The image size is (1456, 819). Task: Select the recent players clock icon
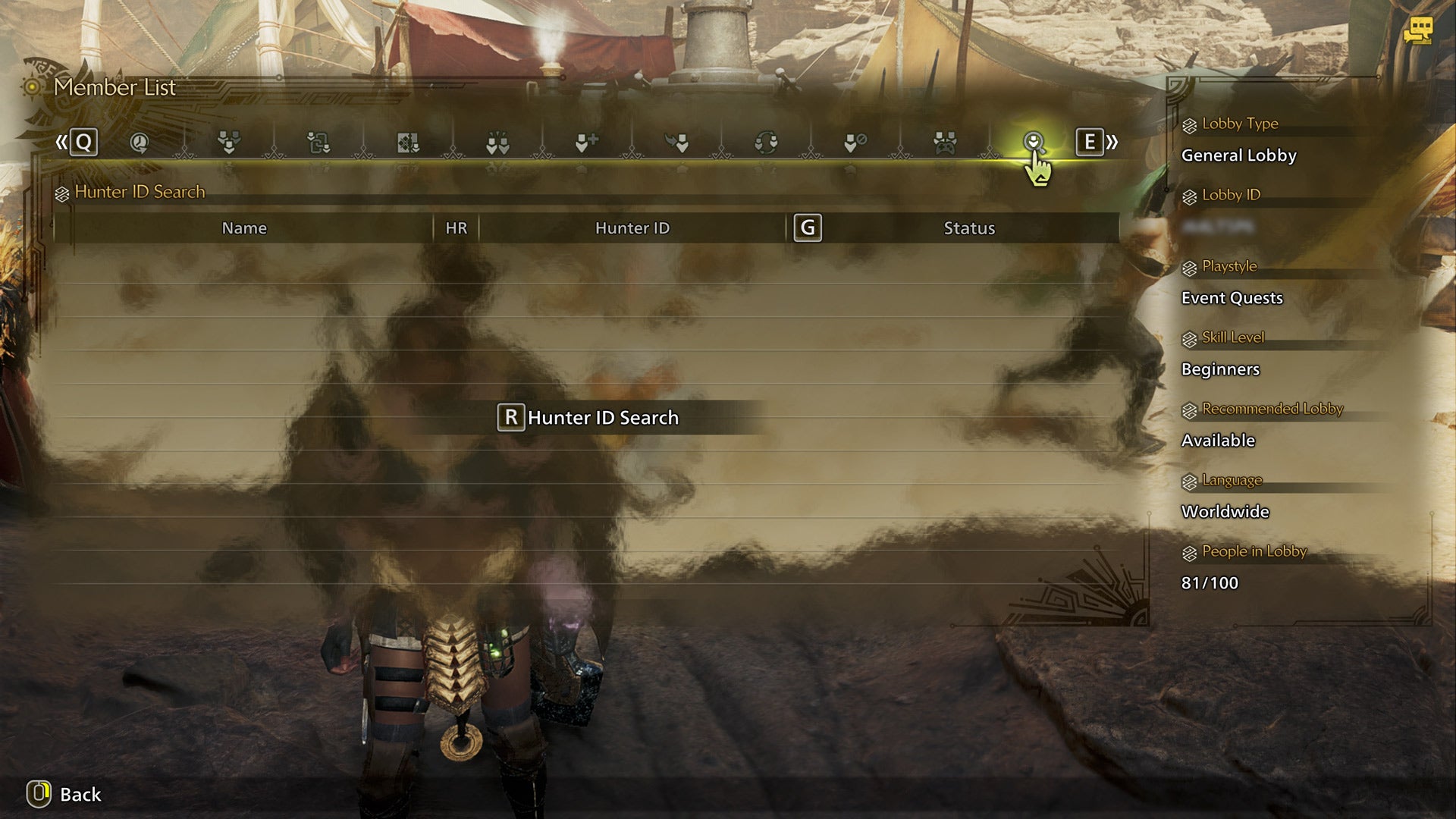point(138,143)
